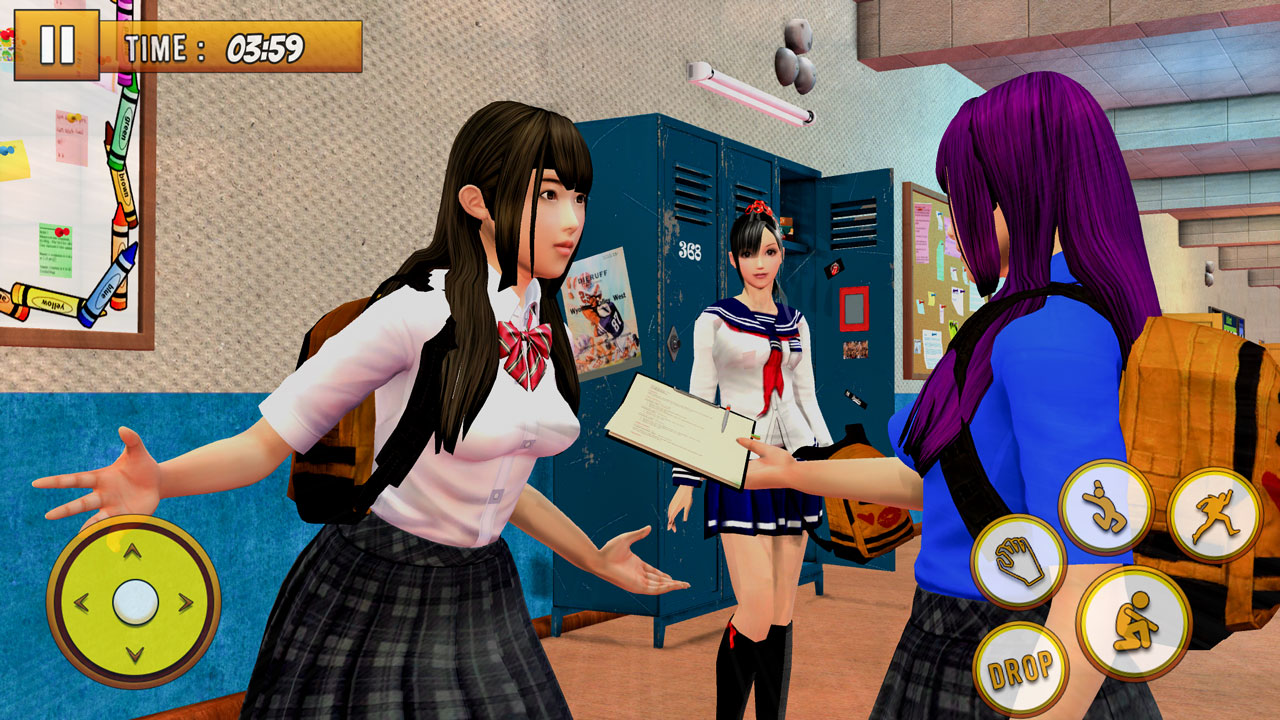Trigger the jumping figure action button
The image size is (1280, 720).
[1105, 507]
